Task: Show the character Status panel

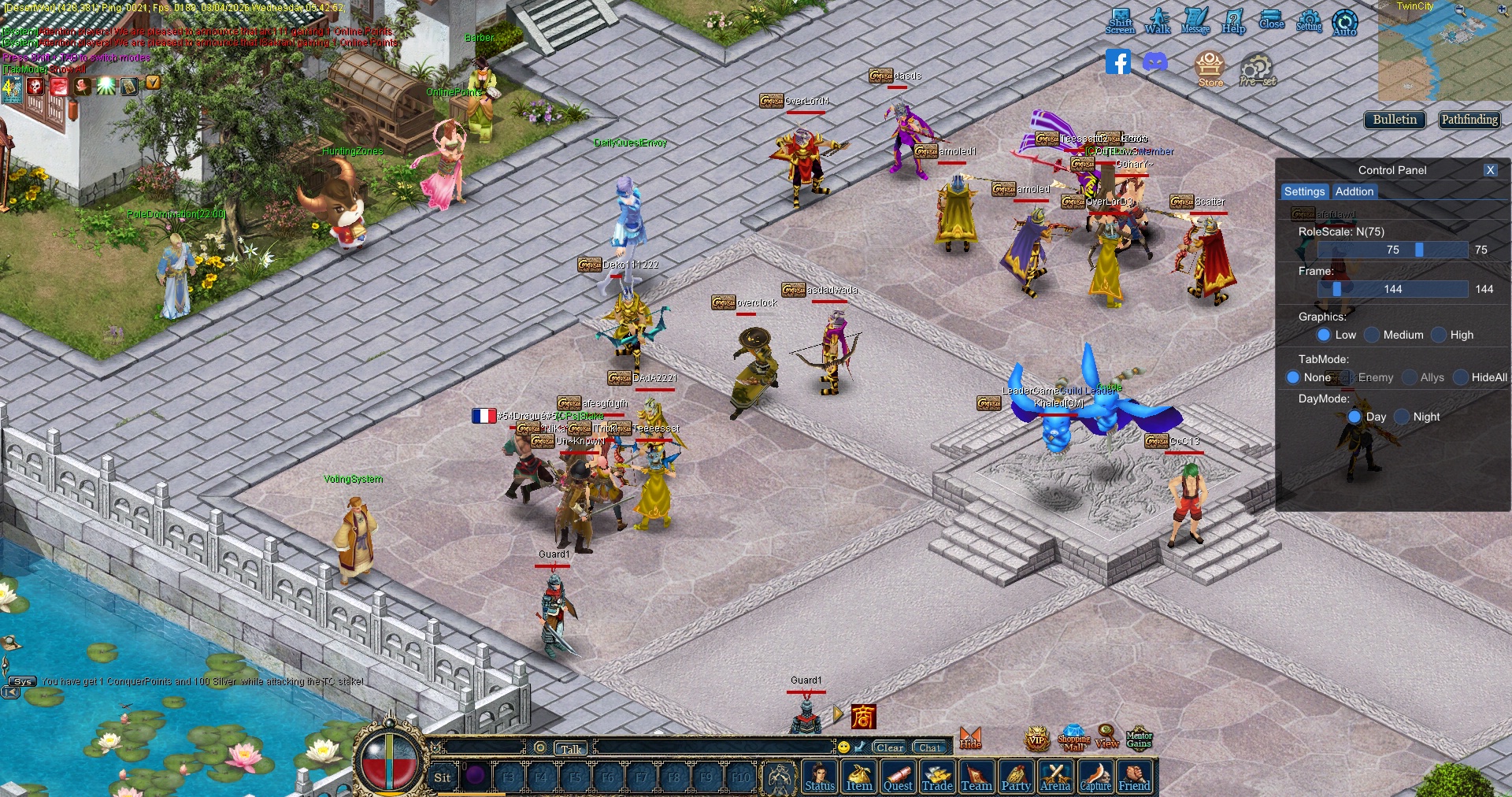Action: click(819, 777)
